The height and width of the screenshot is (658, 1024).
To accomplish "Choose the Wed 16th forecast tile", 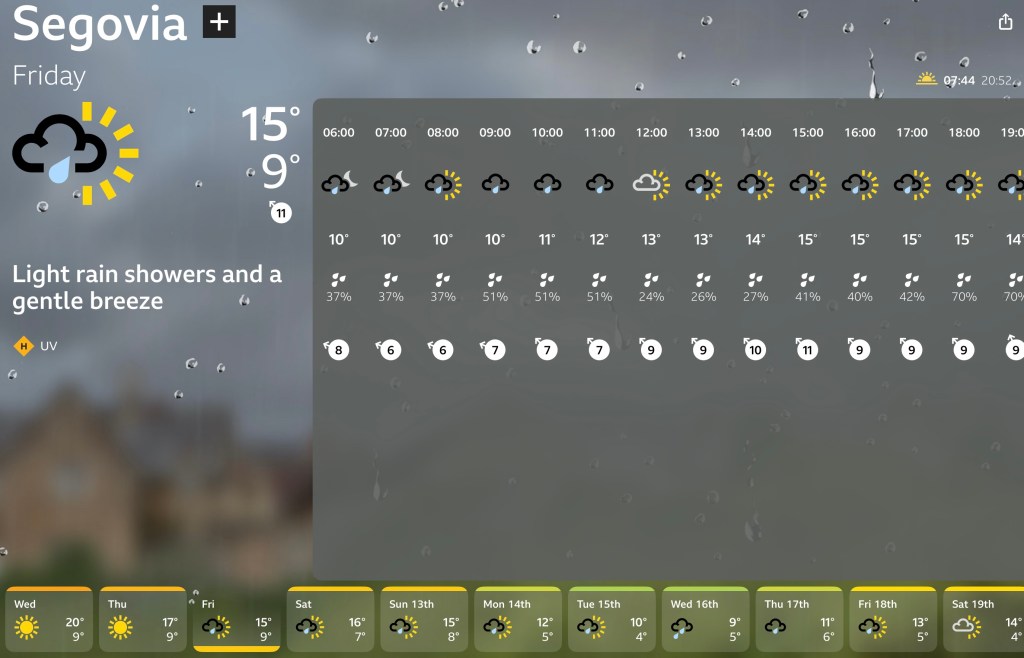I will [705, 619].
